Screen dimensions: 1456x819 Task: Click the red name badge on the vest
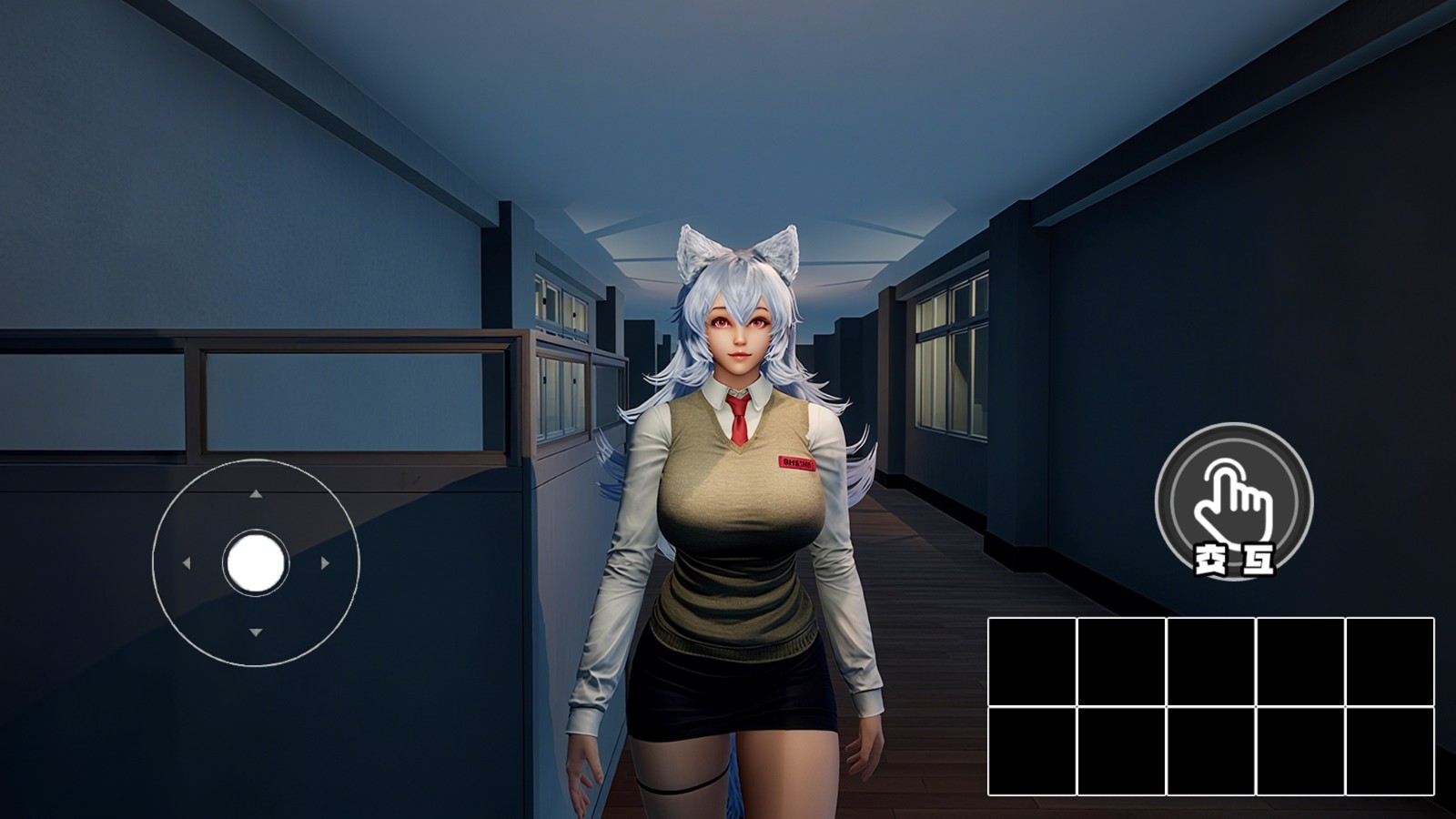(x=796, y=461)
